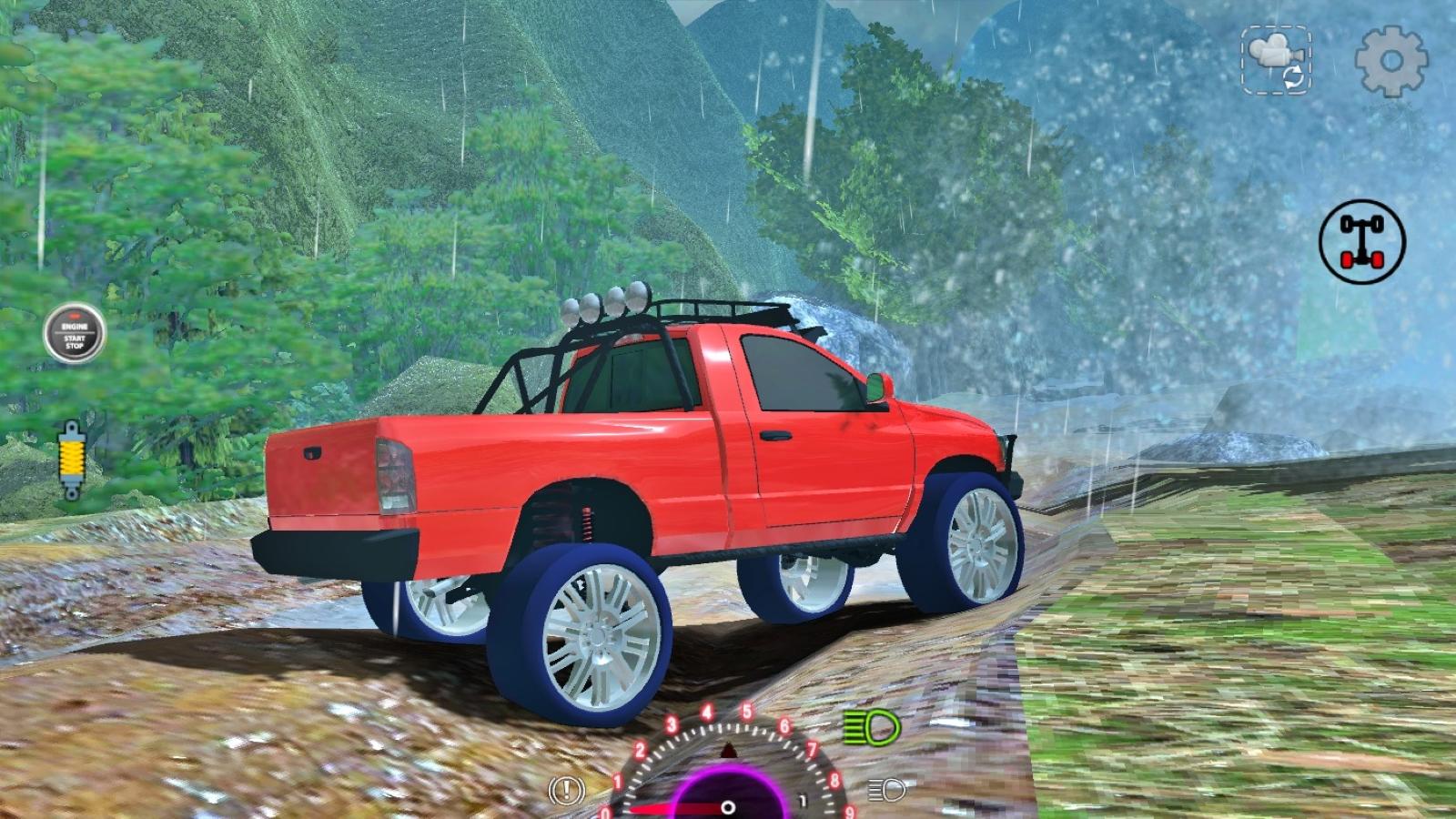Tap the red tachometer needle
The image size is (1456, 819).
coord(673,805)
